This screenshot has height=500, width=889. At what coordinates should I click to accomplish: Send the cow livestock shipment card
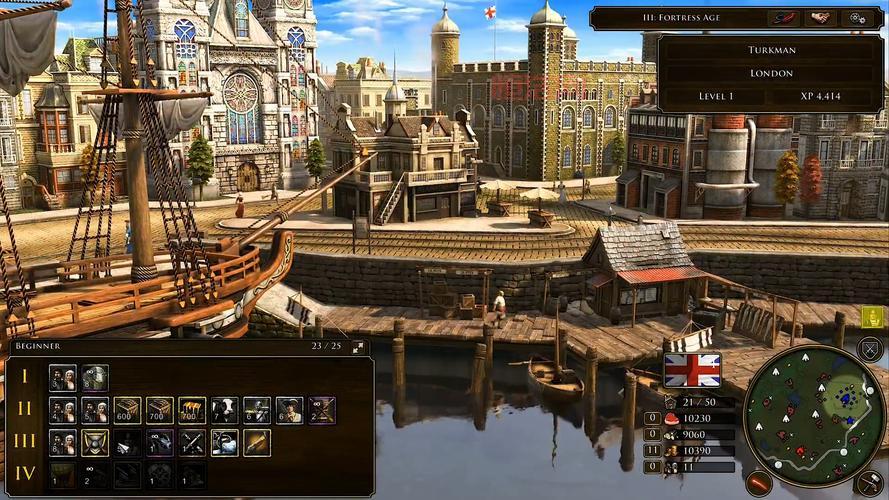225,410
